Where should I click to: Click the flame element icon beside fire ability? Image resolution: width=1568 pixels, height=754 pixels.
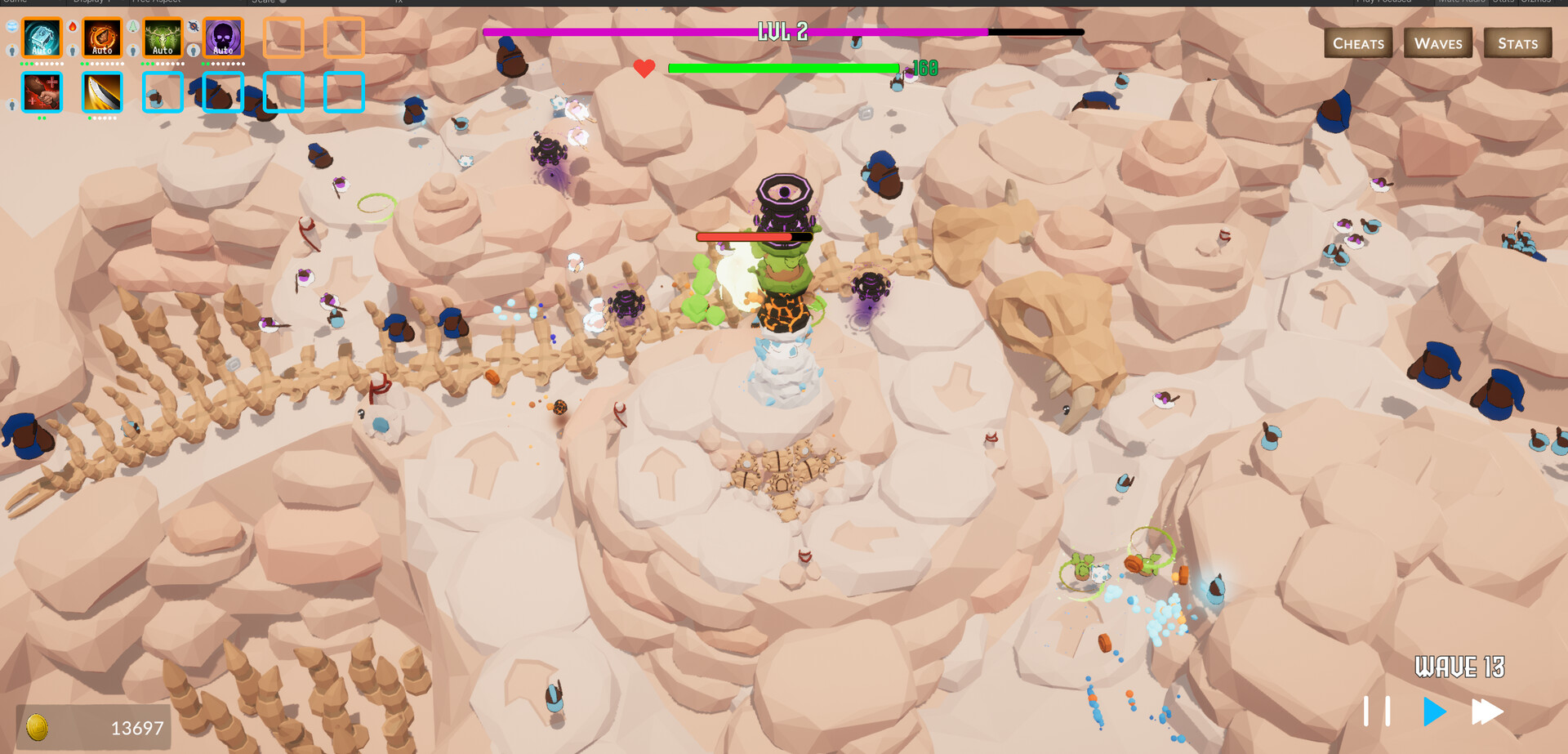[x=73, y=26]
